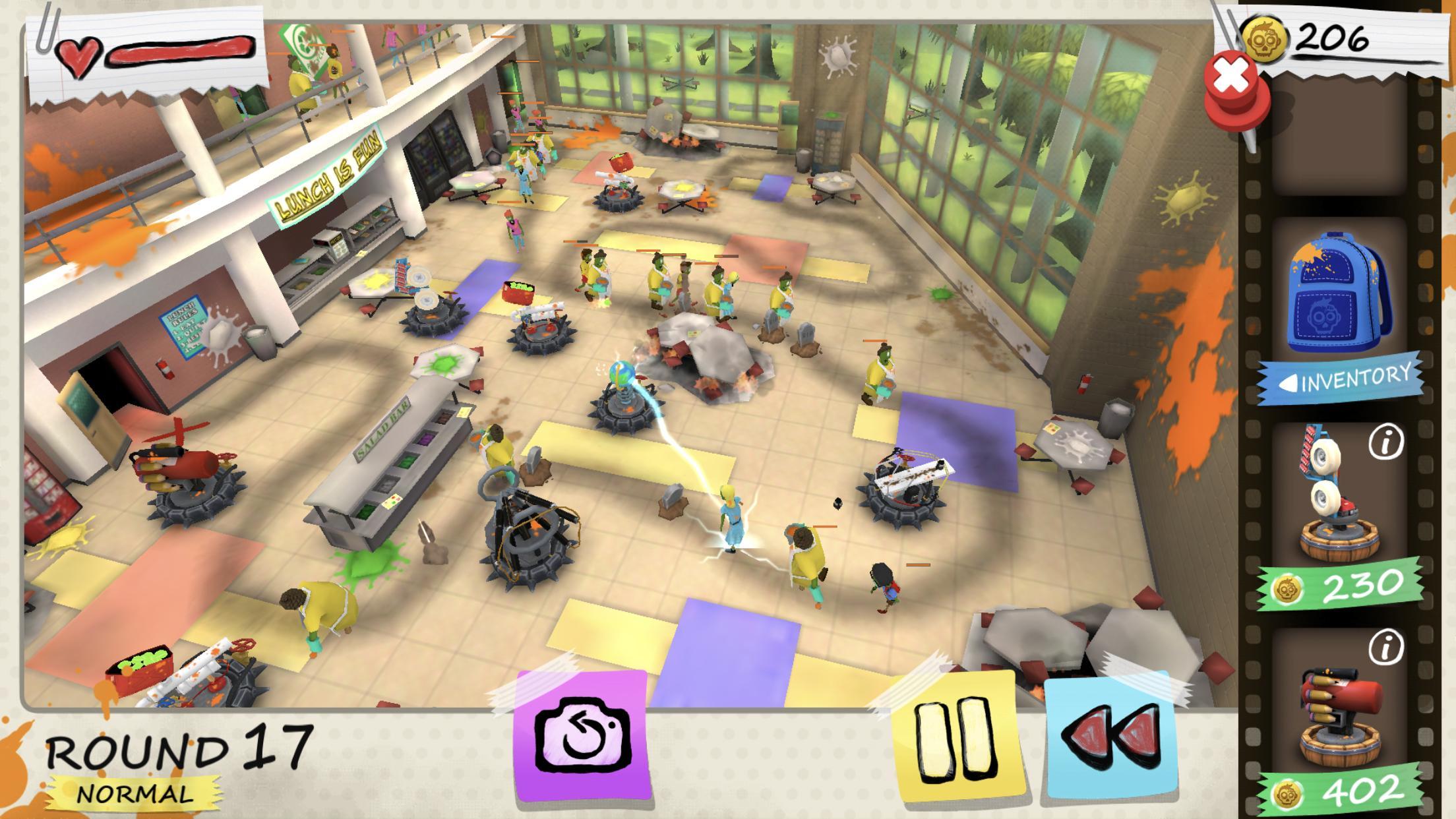Show info for the 230-coin speaker tower
The height and width of the screenshot is (819, 1456).
tap(1385, 443)
